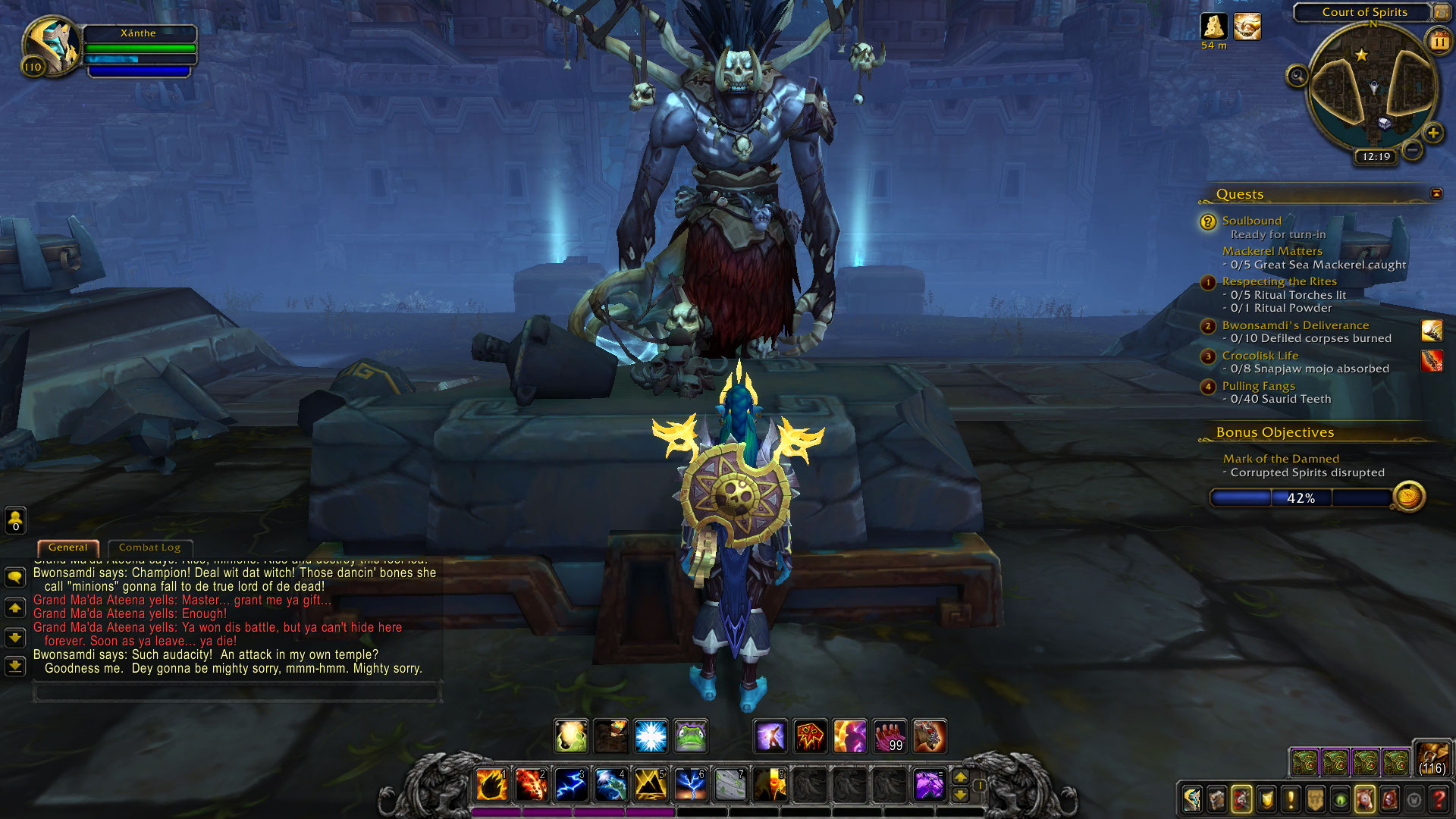Open the character info micro button
This screenshot has height=819, width=1456.
pyautogui.click(x=1191, y=799)
